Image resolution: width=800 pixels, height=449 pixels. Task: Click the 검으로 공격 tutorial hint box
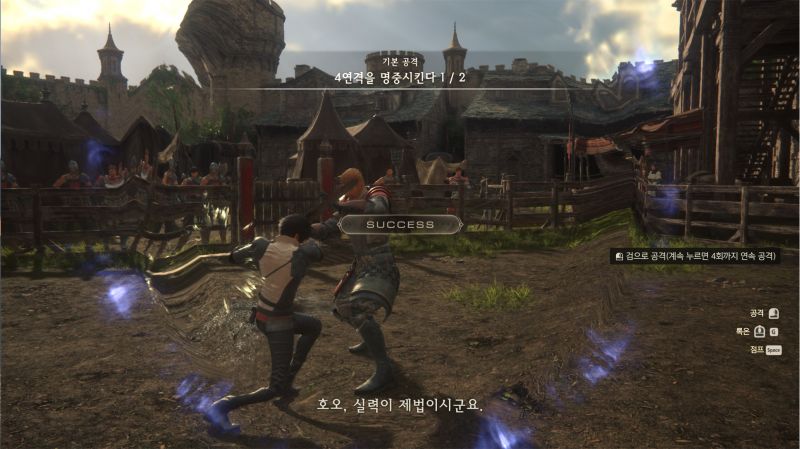695,256
